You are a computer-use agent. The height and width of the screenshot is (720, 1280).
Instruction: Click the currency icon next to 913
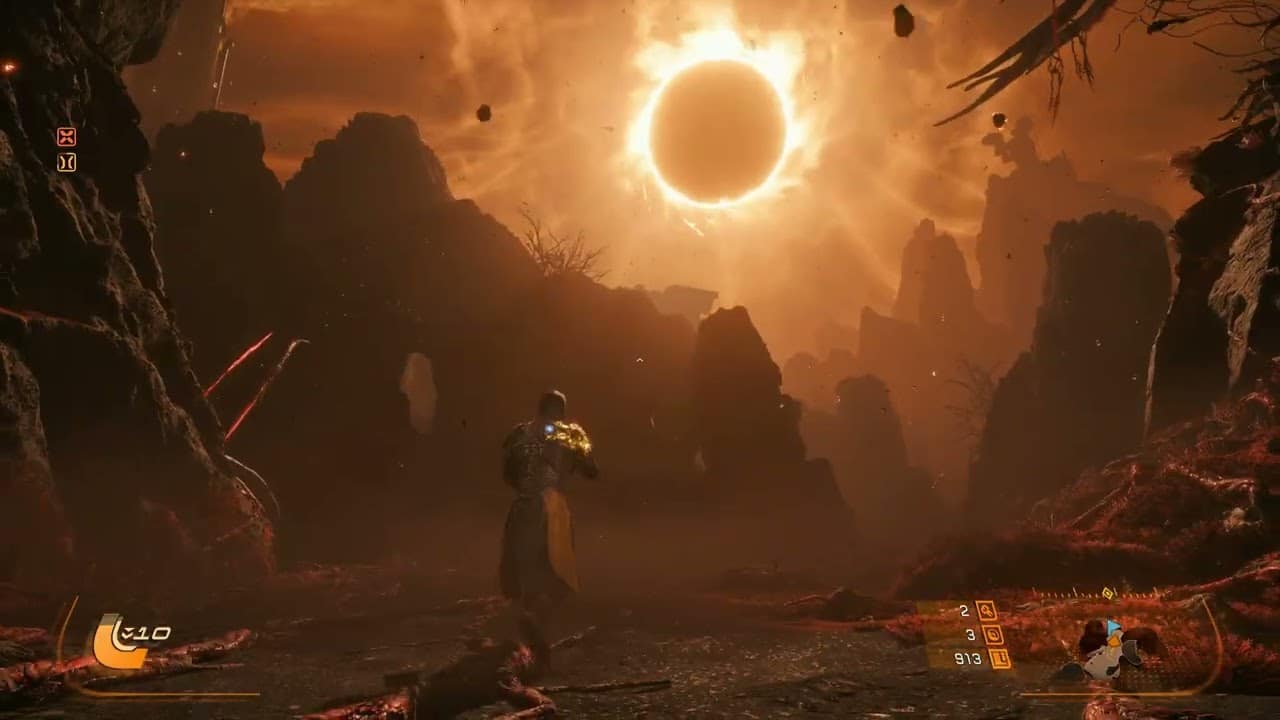[x=1000, y=660]
